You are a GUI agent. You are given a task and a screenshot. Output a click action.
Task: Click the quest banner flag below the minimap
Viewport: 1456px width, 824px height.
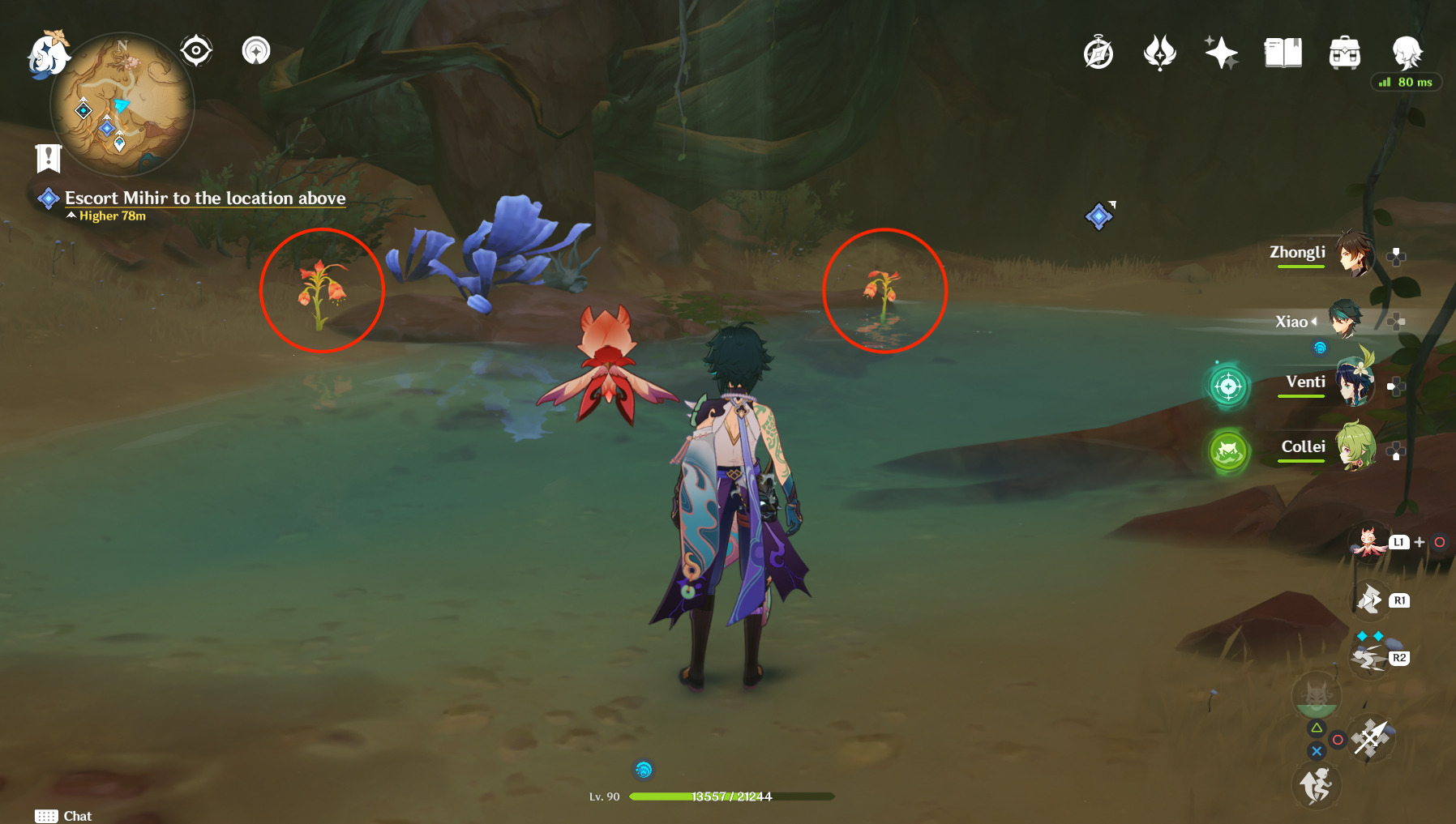(48, 157)
